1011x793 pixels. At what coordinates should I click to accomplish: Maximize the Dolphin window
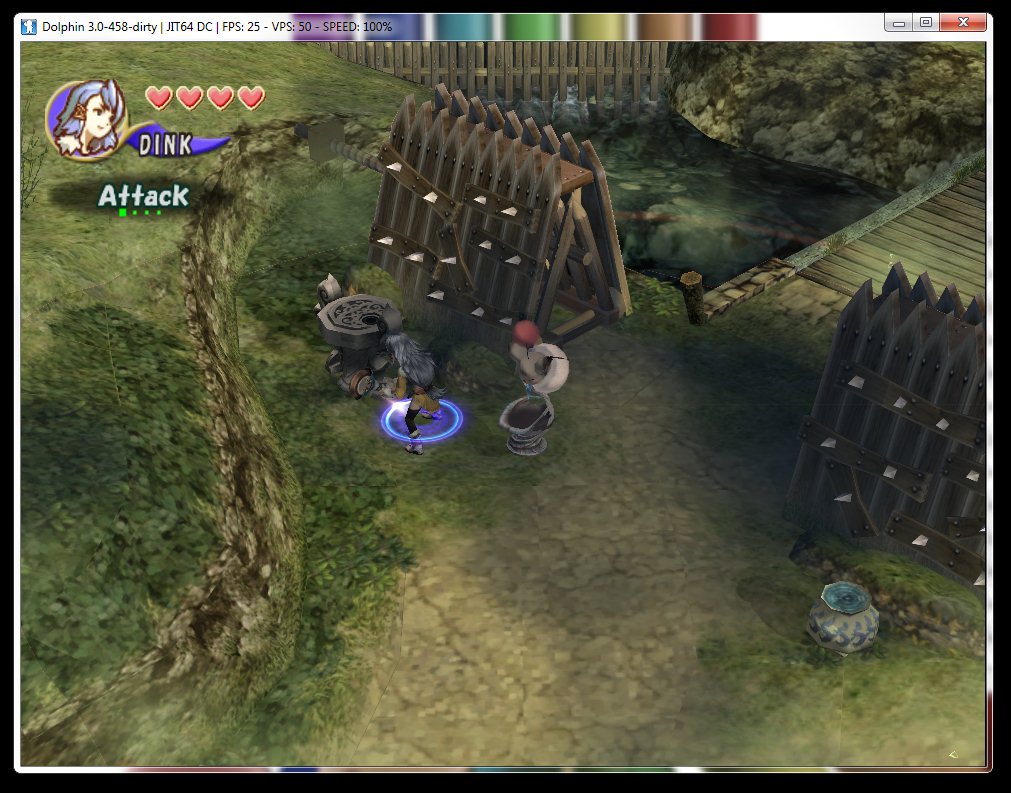point(926,22)
